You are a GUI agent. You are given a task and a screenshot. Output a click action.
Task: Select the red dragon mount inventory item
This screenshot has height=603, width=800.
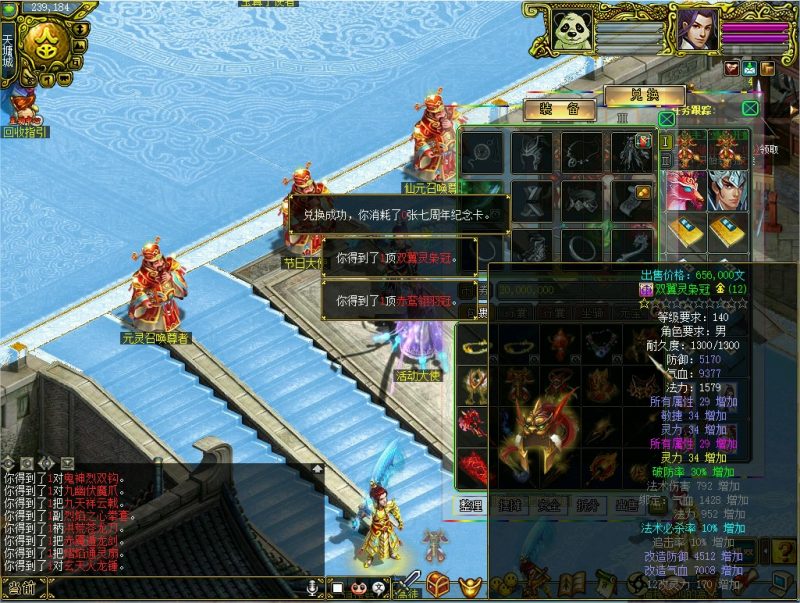pos(684,190)
